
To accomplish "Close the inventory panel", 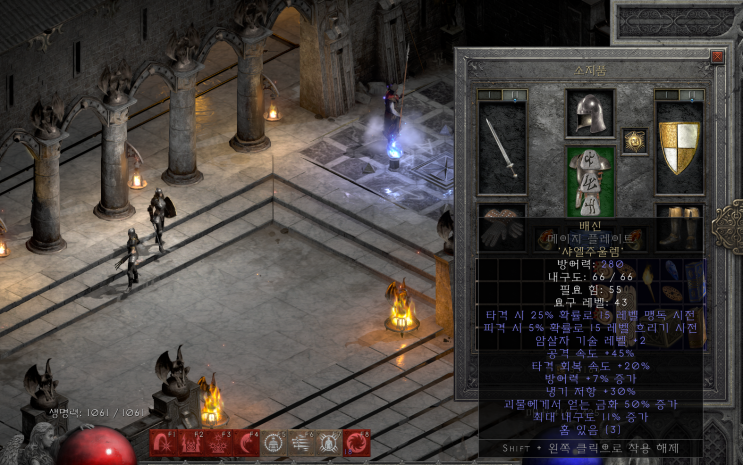I will pyautogui.click(x=716, y=57).
